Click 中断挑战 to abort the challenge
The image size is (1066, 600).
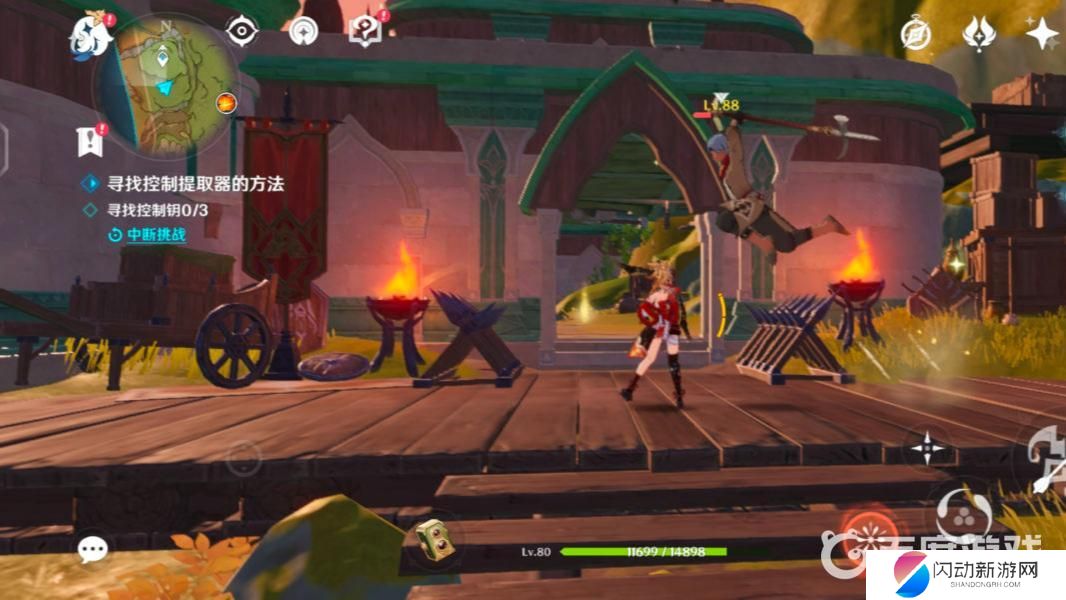(x=148, y=235)
